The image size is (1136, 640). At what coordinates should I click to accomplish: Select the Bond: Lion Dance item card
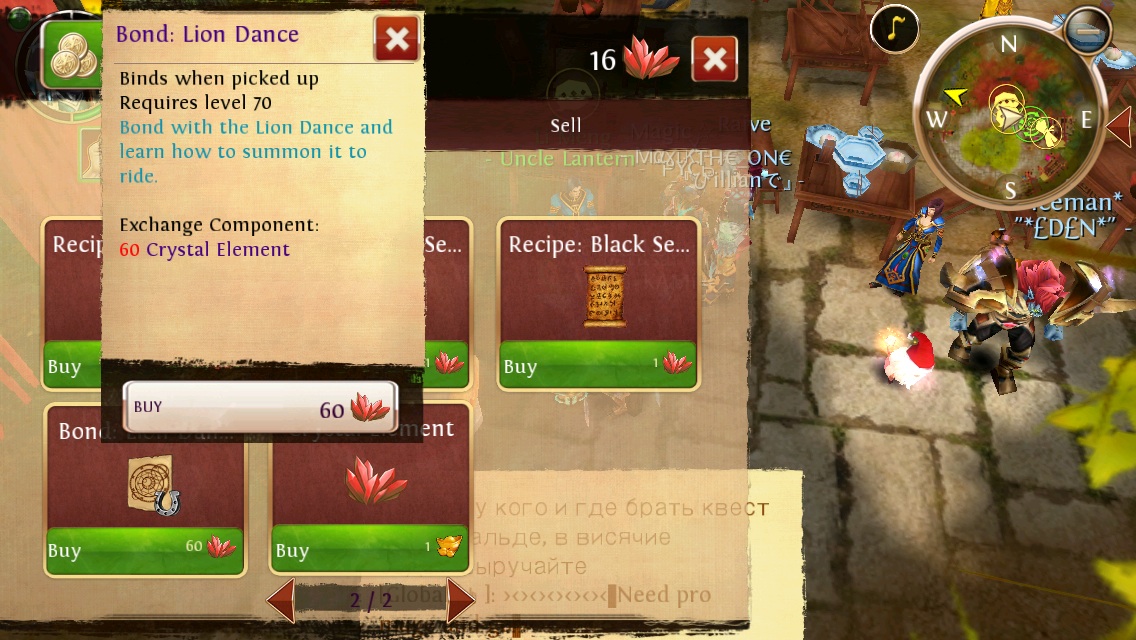tap(145, 480)
